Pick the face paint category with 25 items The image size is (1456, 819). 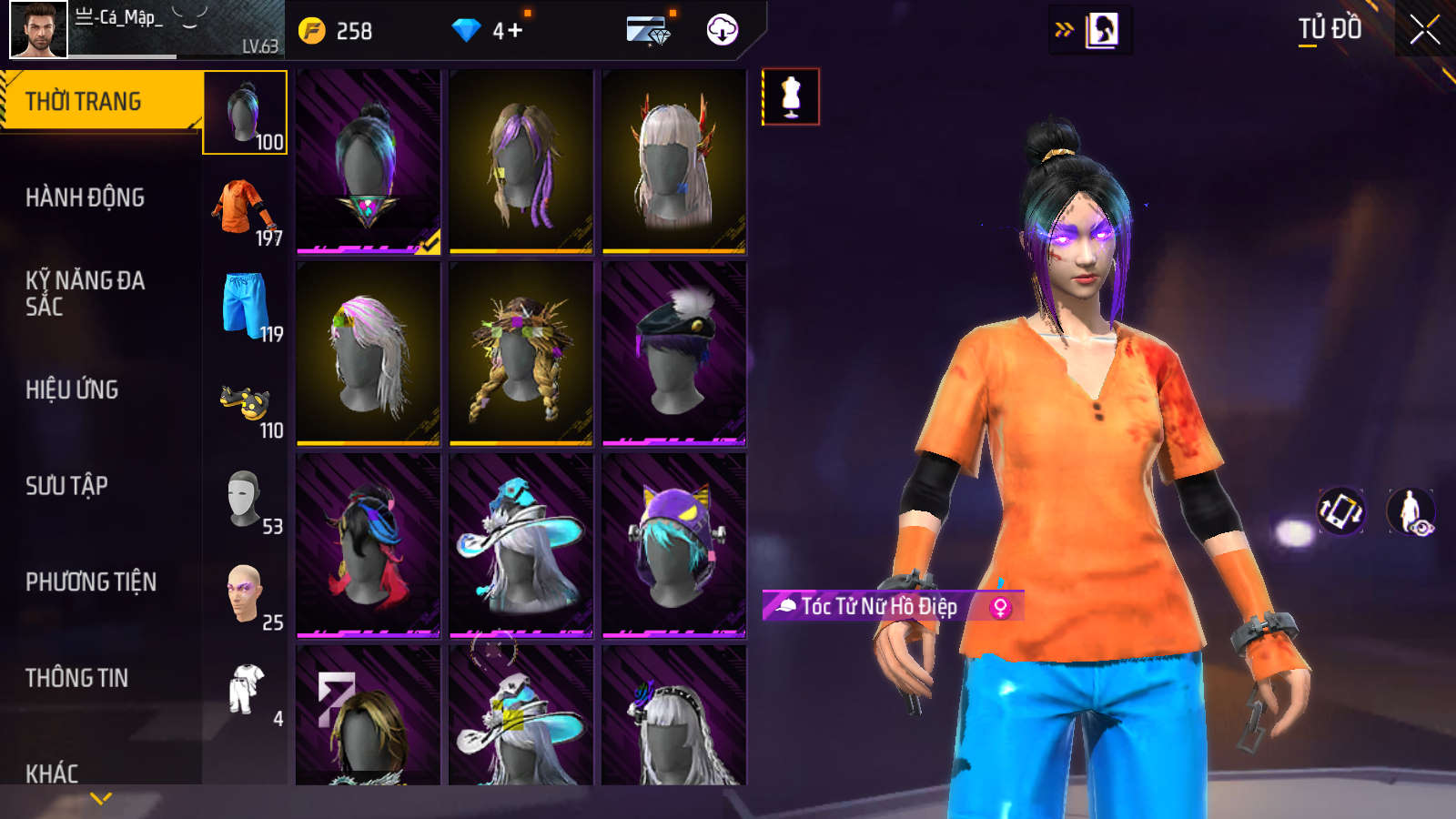point(245,594)
